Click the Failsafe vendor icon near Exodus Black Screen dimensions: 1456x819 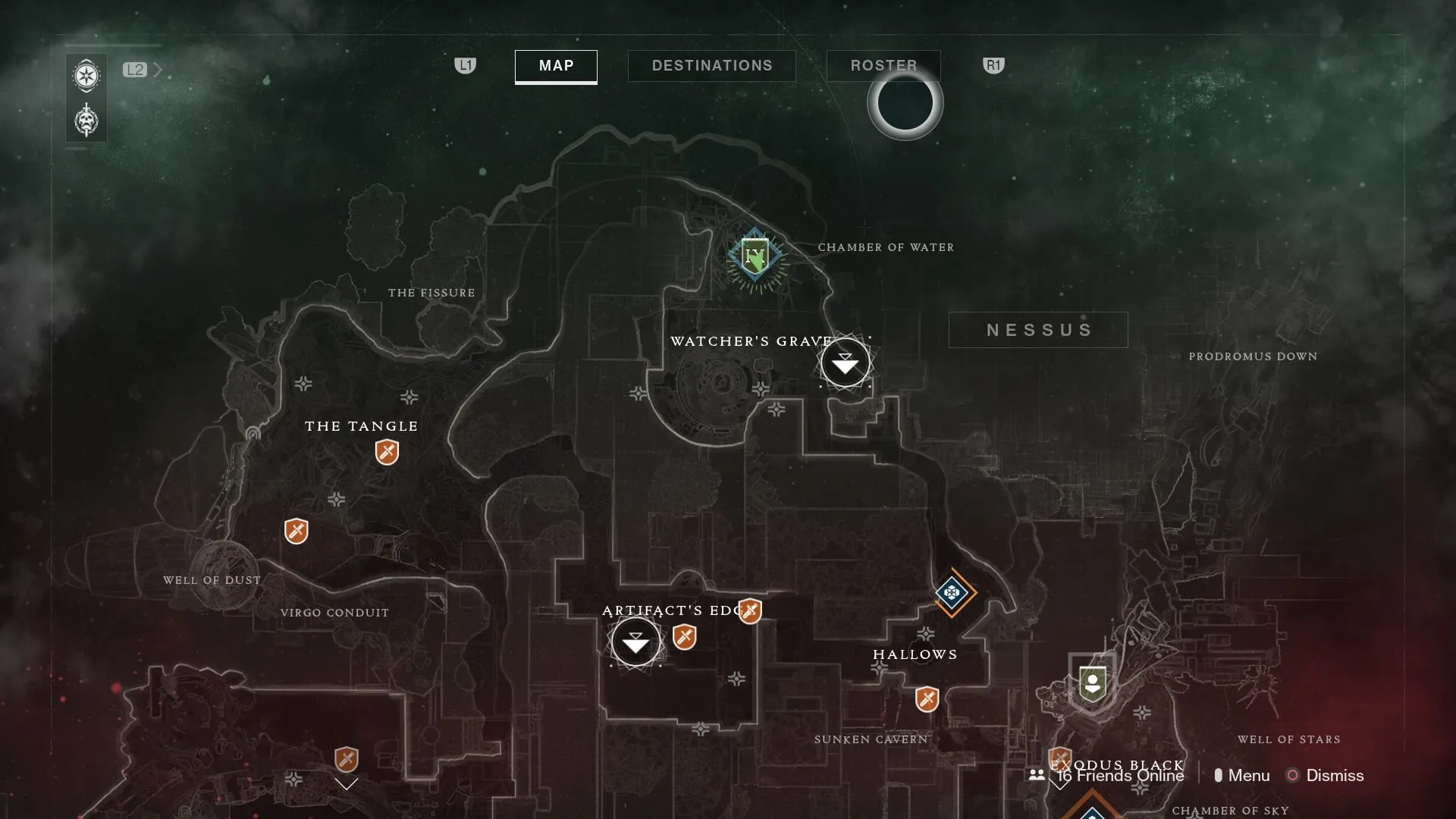coord(1092,682)
